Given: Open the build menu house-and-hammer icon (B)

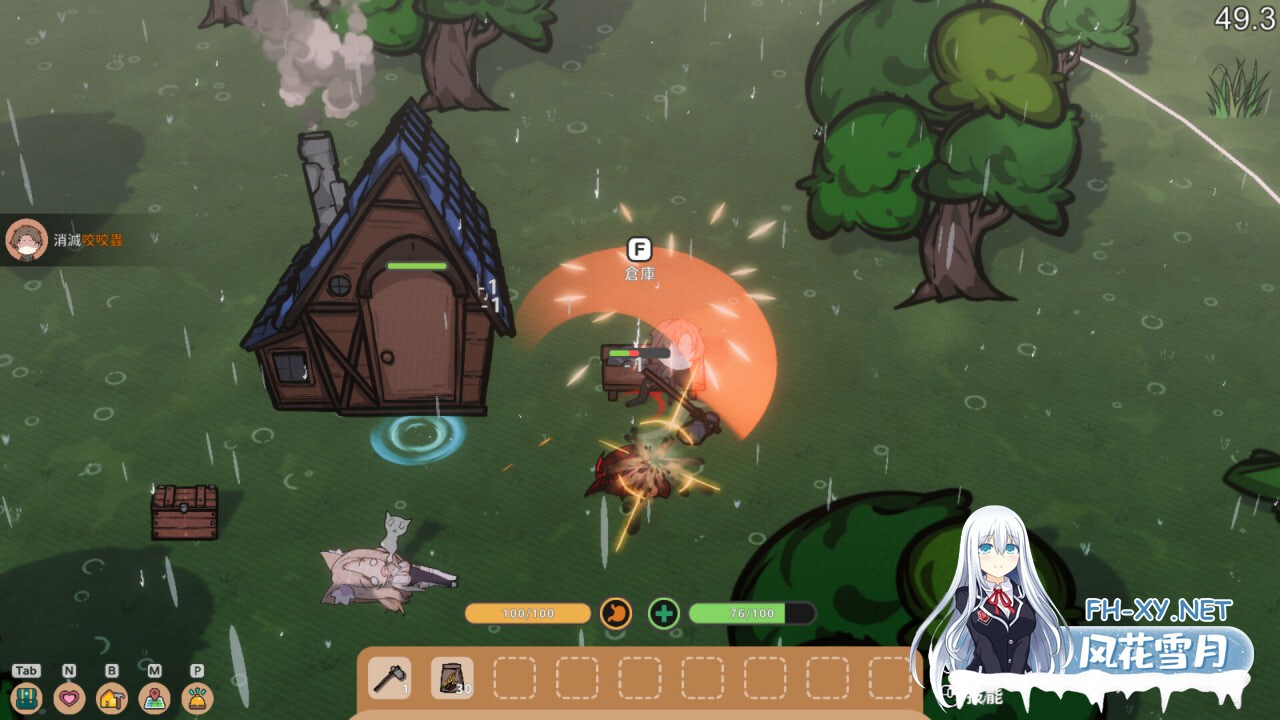Looking at the screenshot, I should [111, 698].
